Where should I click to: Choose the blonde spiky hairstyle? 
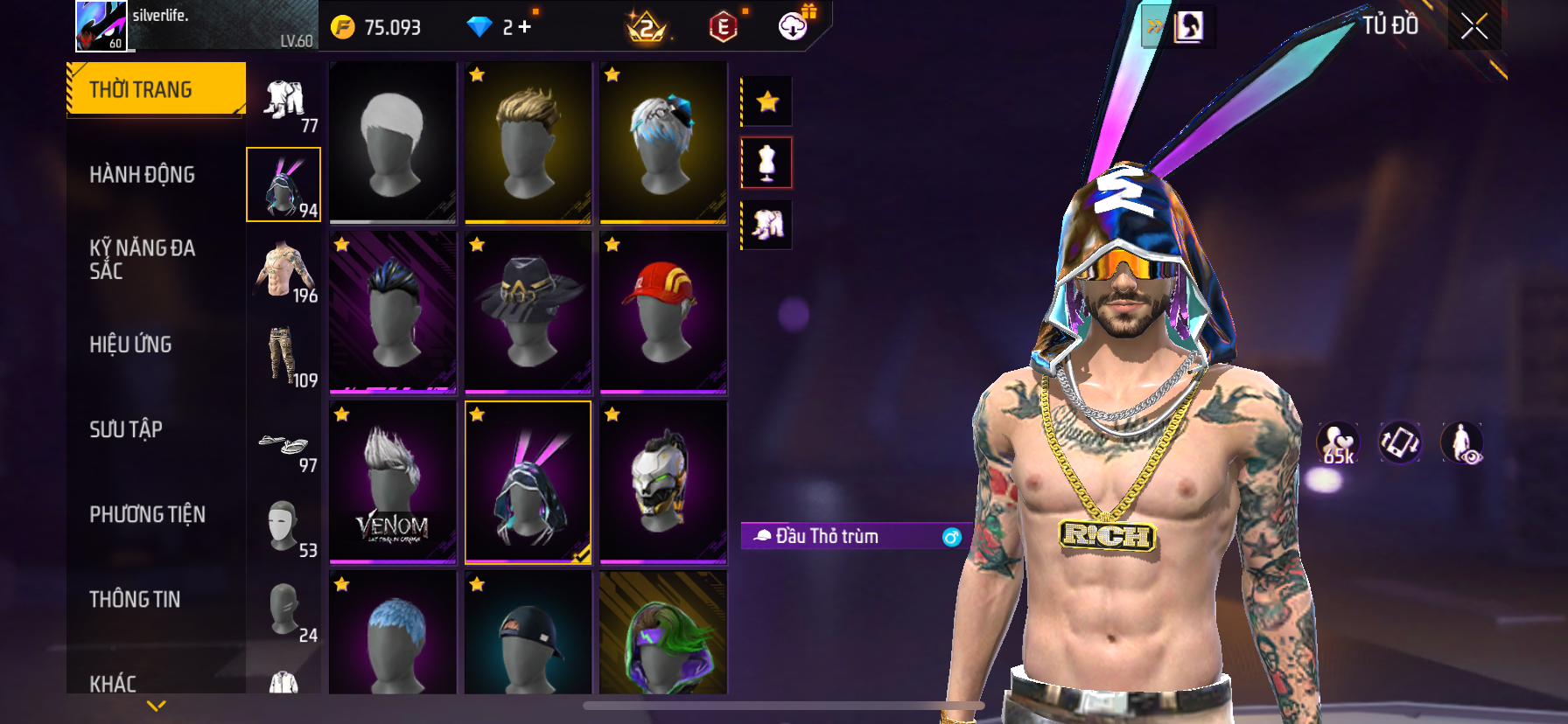(528, 142)
